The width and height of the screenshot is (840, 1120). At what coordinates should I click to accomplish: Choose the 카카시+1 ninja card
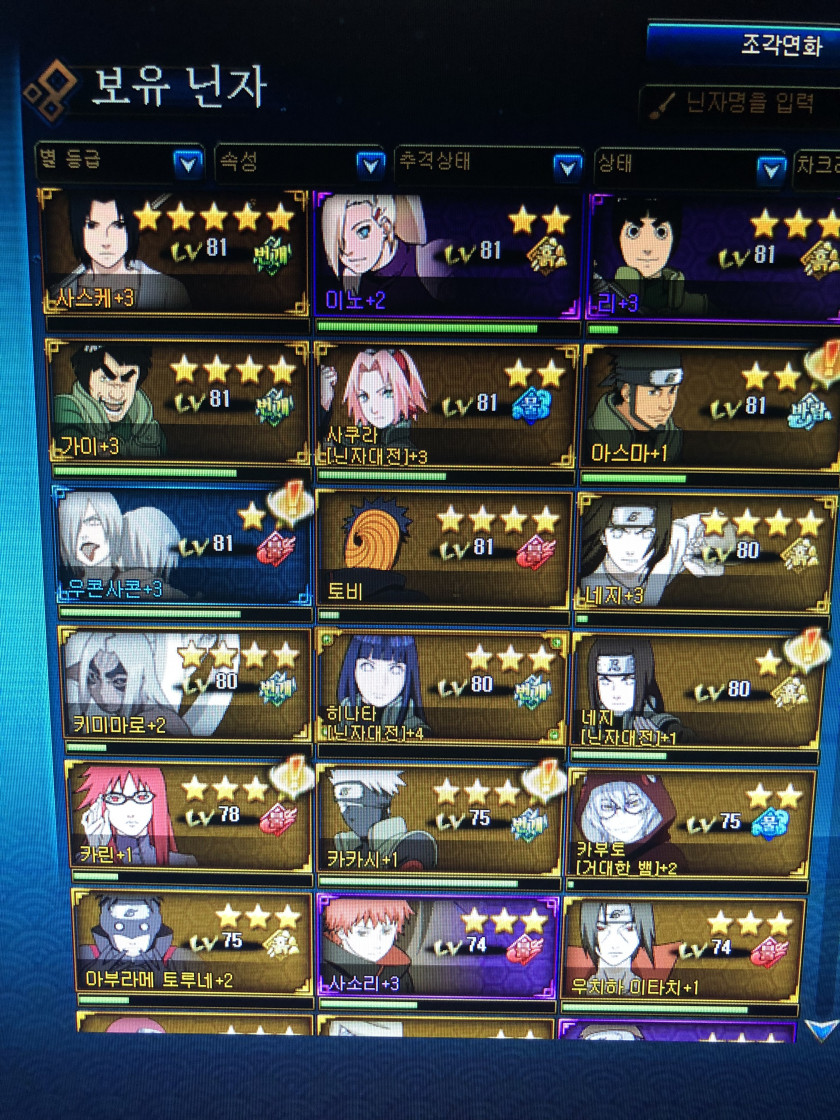click(440, 819)
